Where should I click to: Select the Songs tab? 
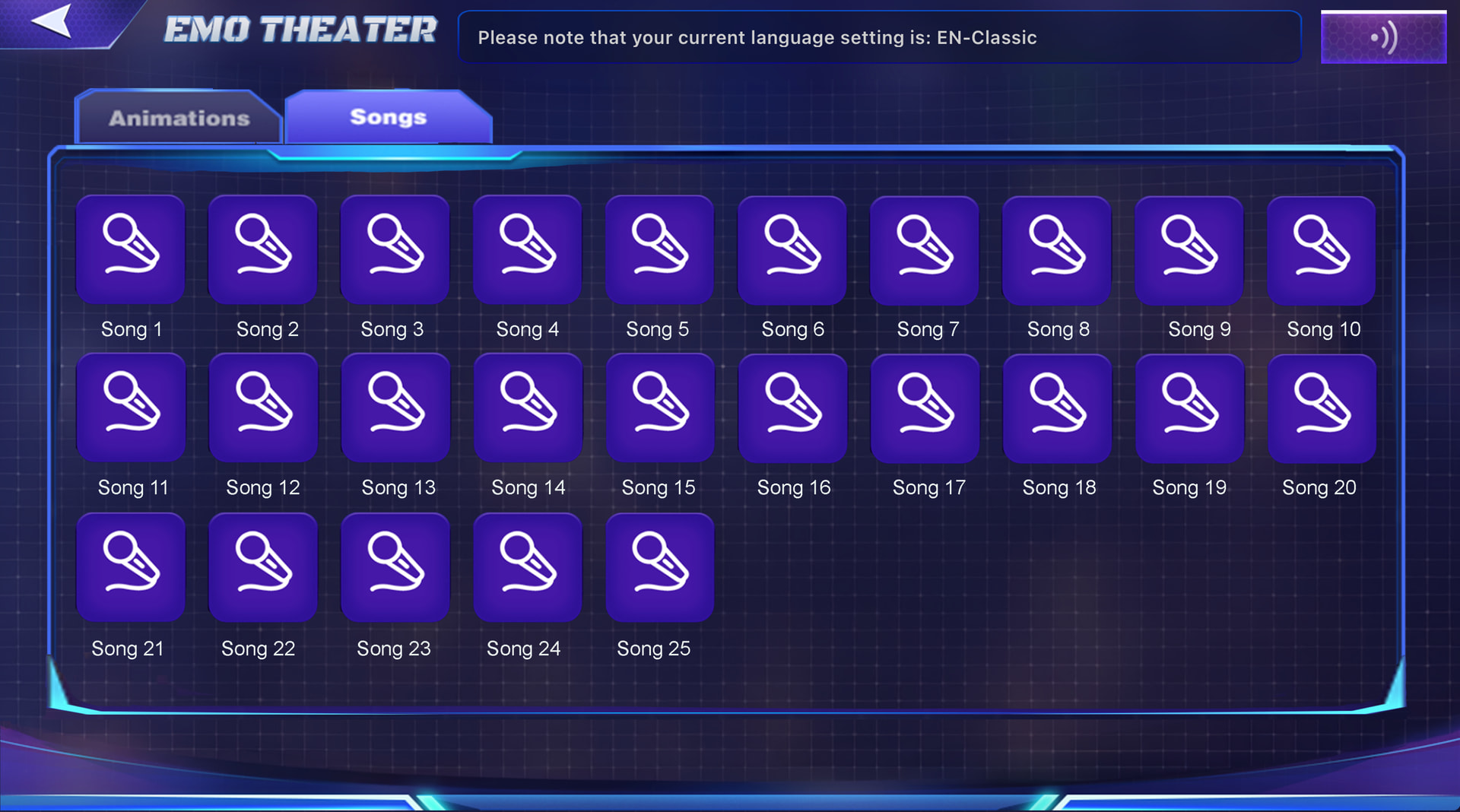[389, 117]
